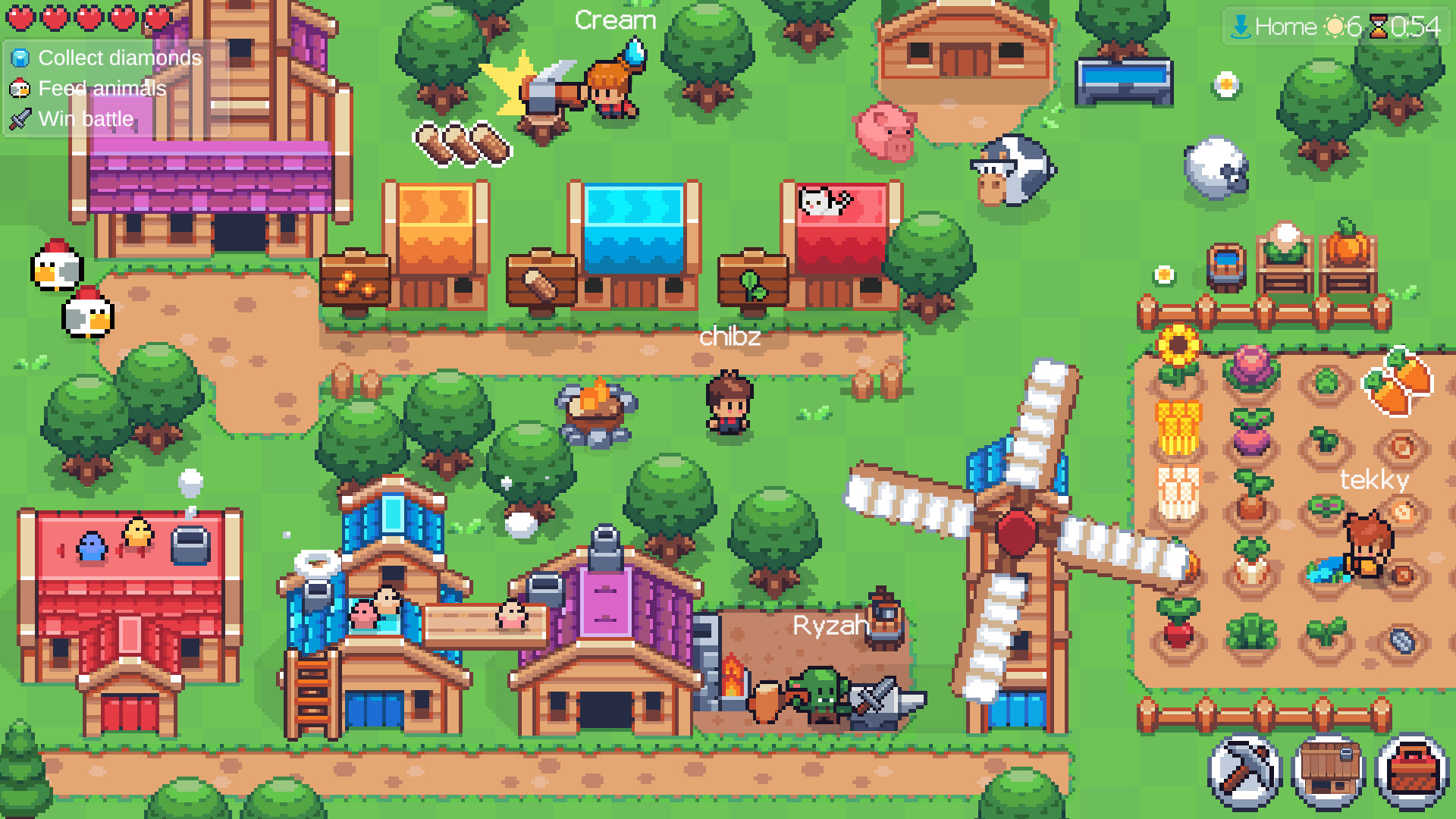Screen dimensions: 1456x819
Task: Click the blue Home waypoint arrow
Action: coord(1242,27)
